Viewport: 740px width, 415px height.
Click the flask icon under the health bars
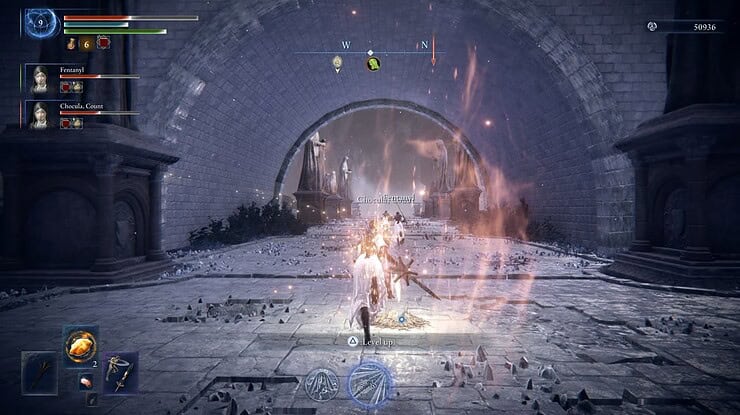point(71,44)
